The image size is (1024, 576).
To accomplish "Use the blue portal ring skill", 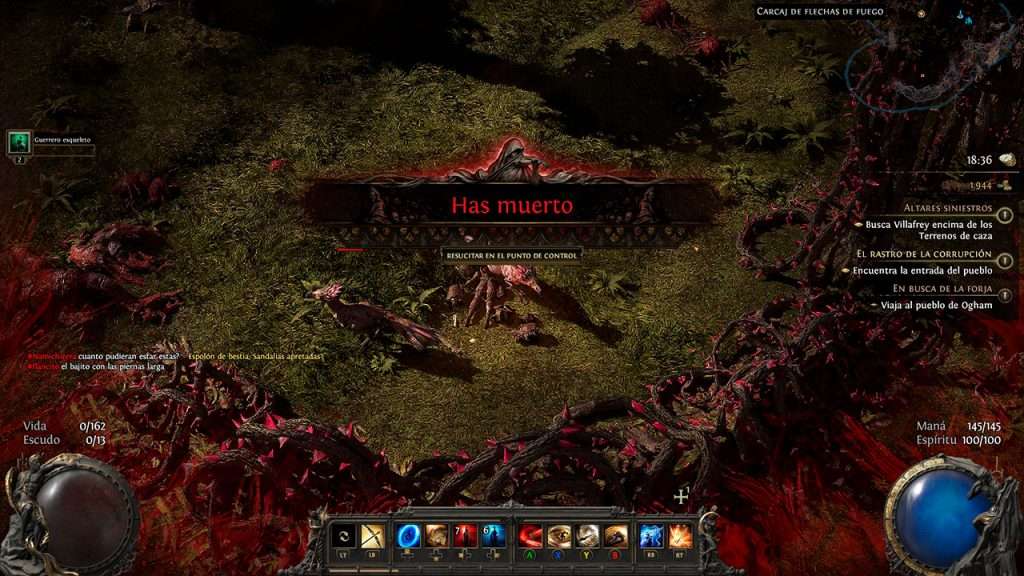I will pos(408,535).
